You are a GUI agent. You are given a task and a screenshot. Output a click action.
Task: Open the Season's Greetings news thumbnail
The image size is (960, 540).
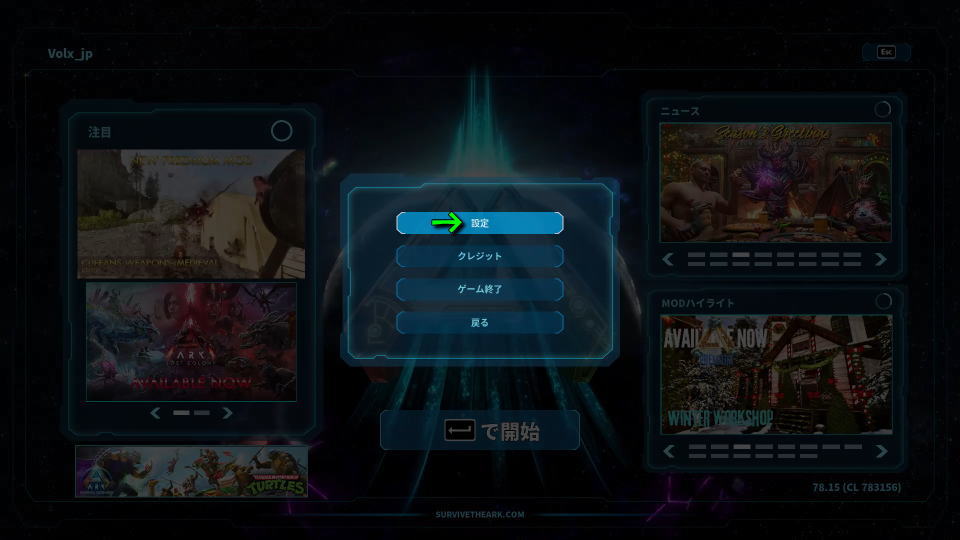click(x=776, y=182)
